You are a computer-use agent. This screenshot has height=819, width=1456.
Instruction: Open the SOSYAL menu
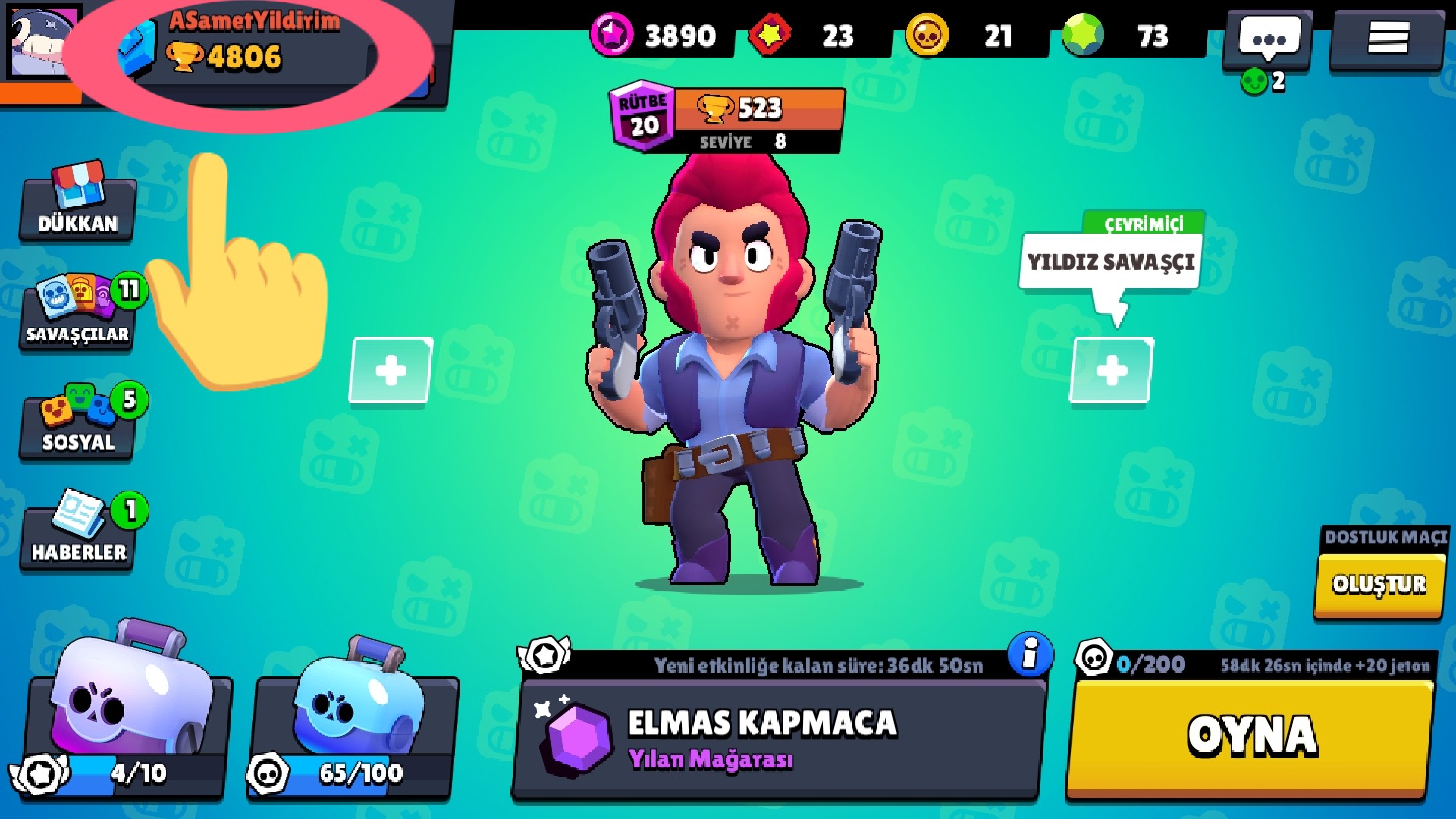(x=78, y=422)
